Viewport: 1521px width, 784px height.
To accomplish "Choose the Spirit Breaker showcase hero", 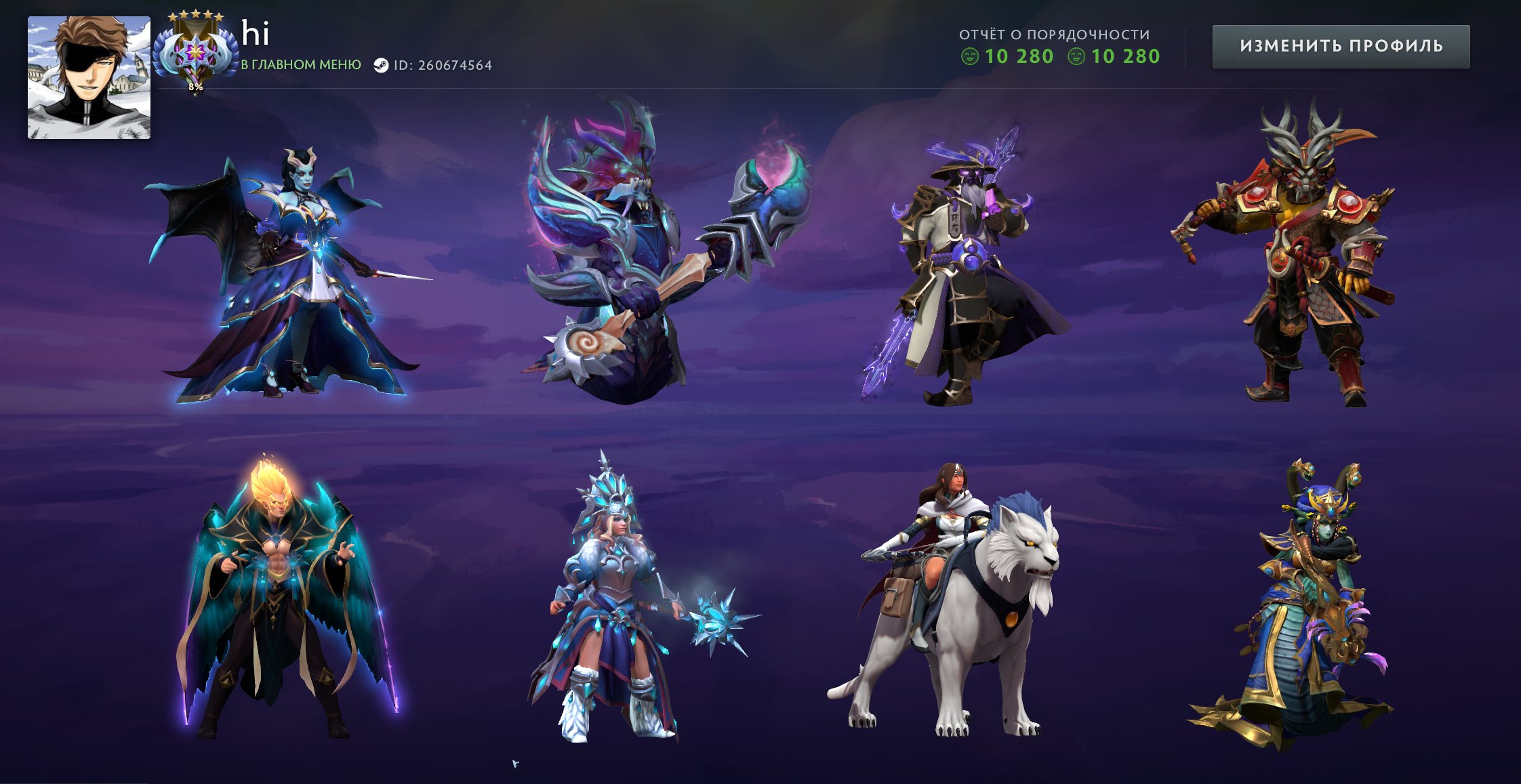I will [651, 257].
